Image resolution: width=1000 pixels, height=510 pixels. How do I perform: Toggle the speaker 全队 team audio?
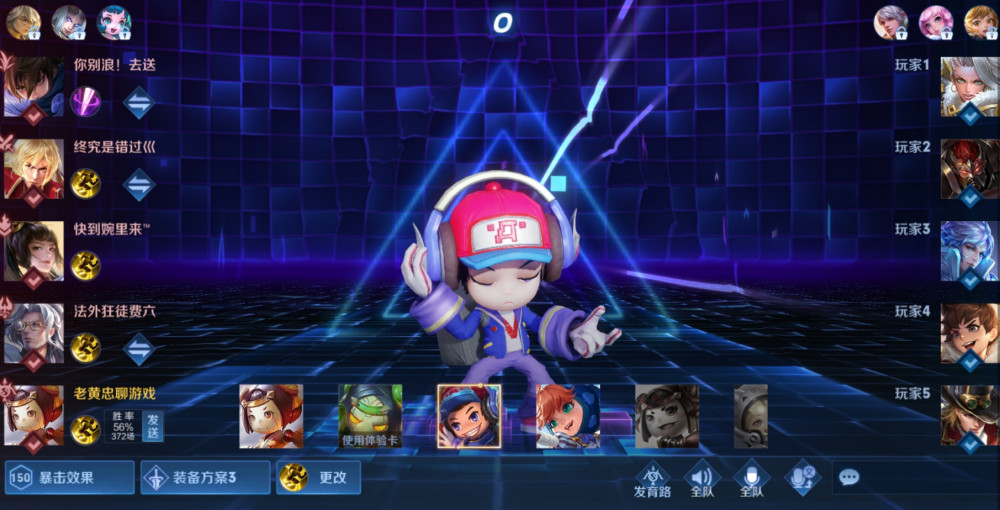click(x=702, y=478)
